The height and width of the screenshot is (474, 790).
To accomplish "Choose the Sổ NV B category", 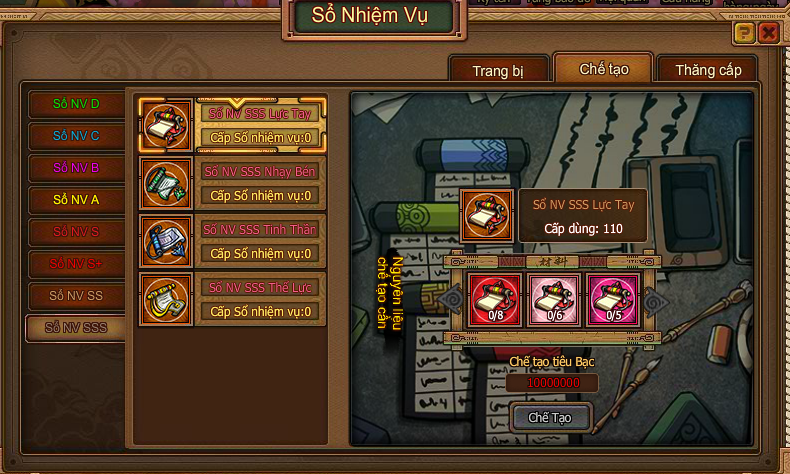I will tap(76, 168).
